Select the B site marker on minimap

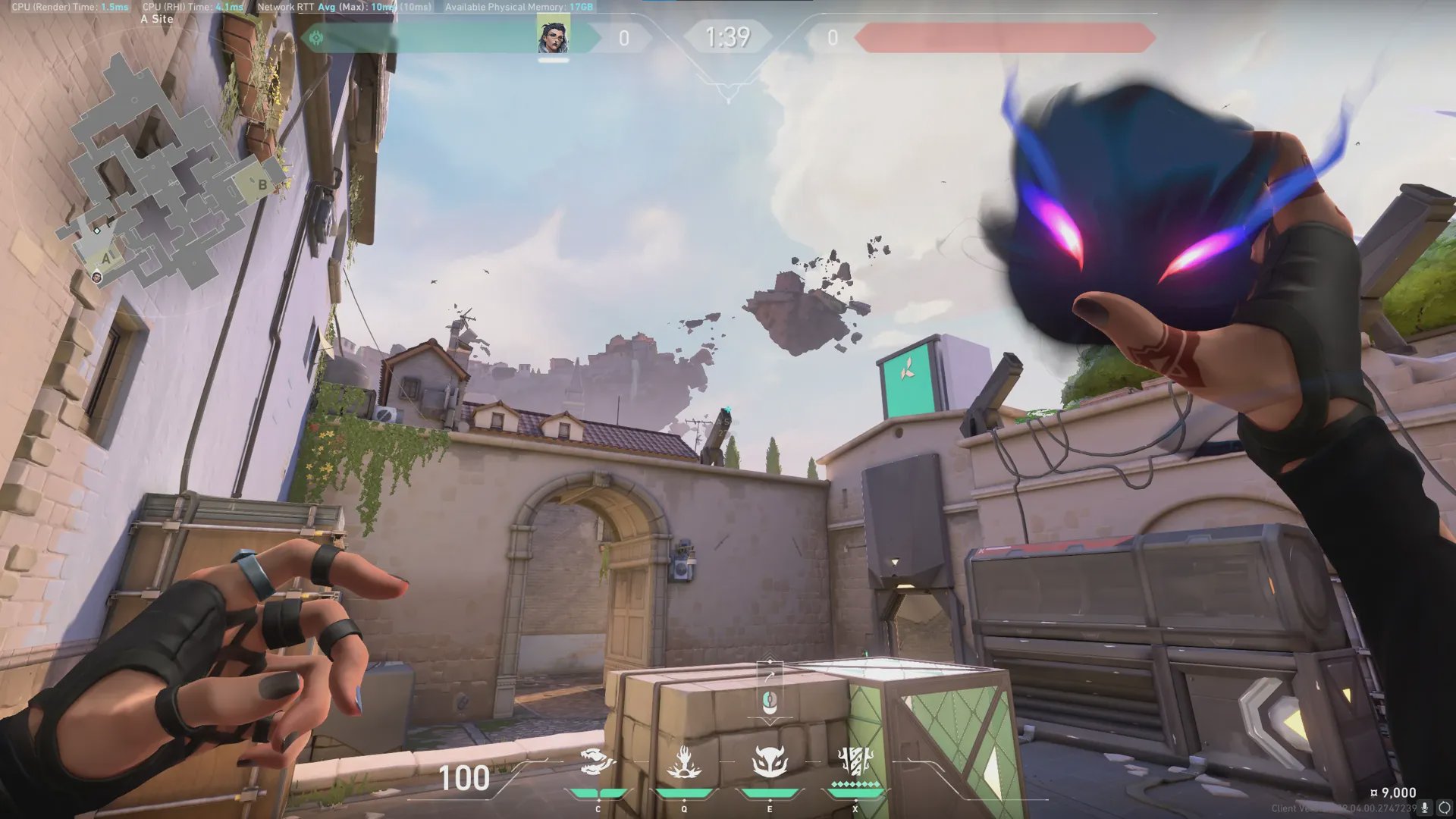coord(262,184)
